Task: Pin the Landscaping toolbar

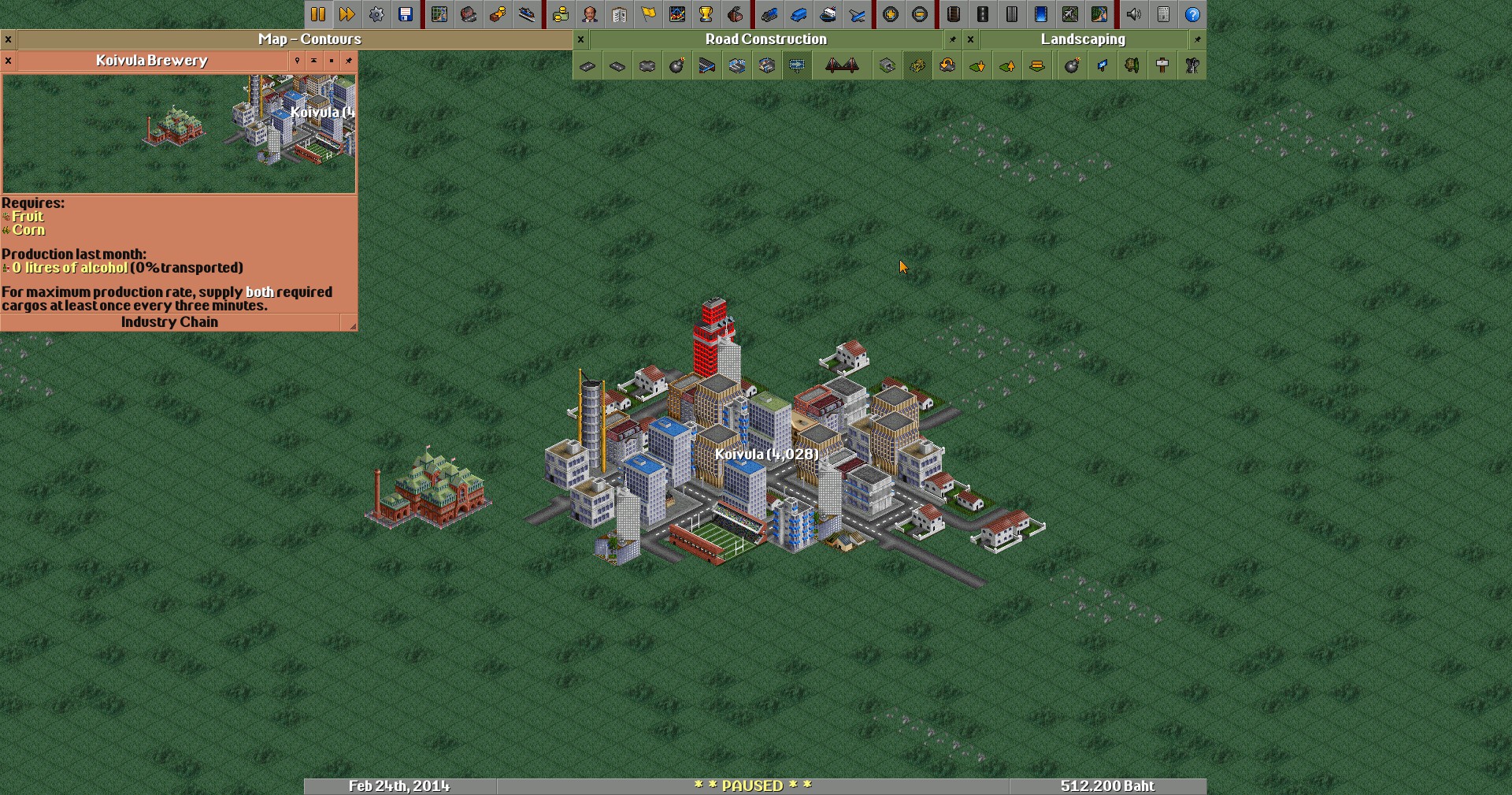Action: pyautogui.click(x=1198, y=39)
